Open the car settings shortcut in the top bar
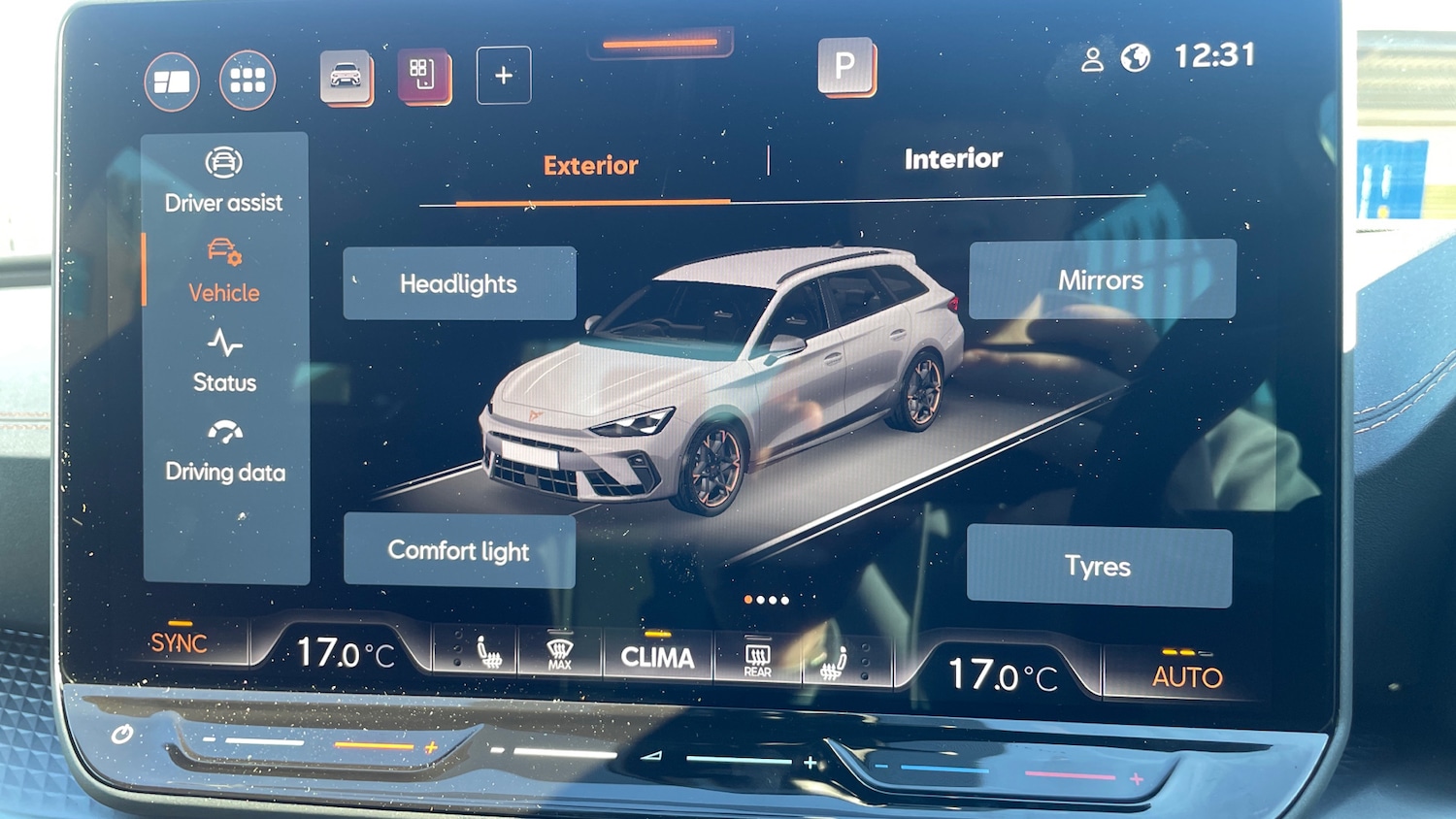1456x819 pixels. 347,80
